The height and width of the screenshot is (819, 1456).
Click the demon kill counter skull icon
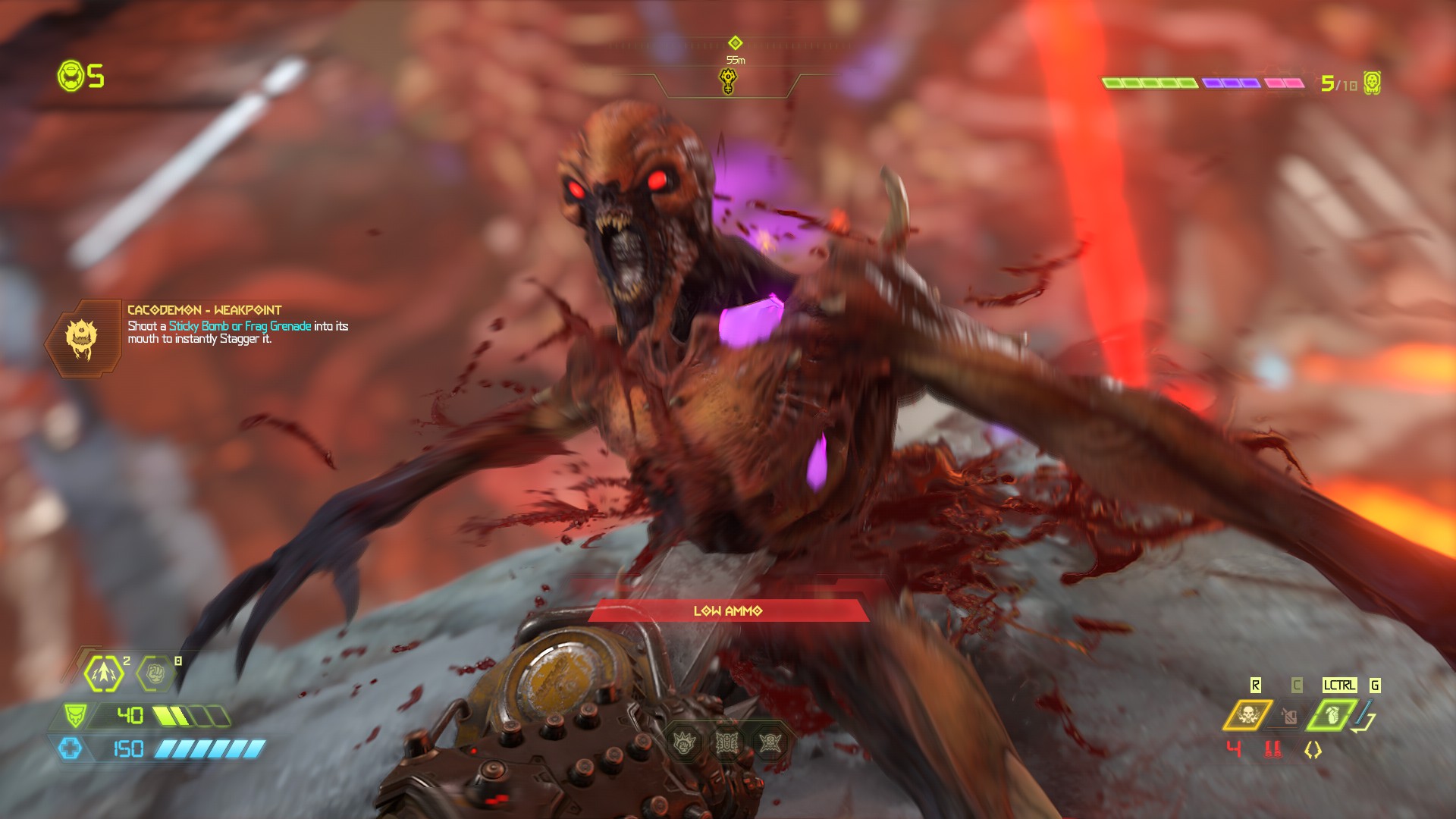tap(1371, 83)
